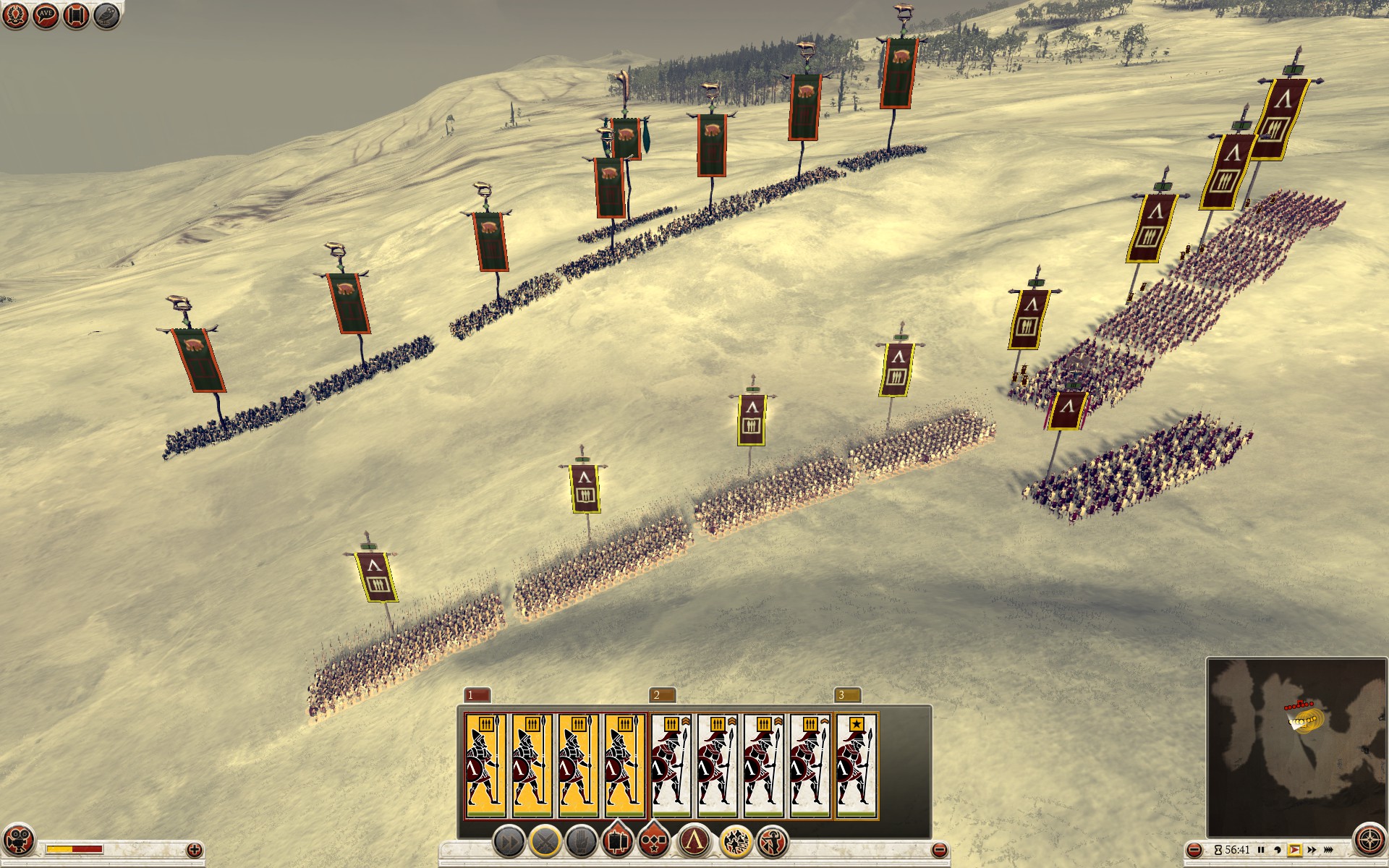
Task: Activate the lambda shield ability
Action: [x=694, y=842]
